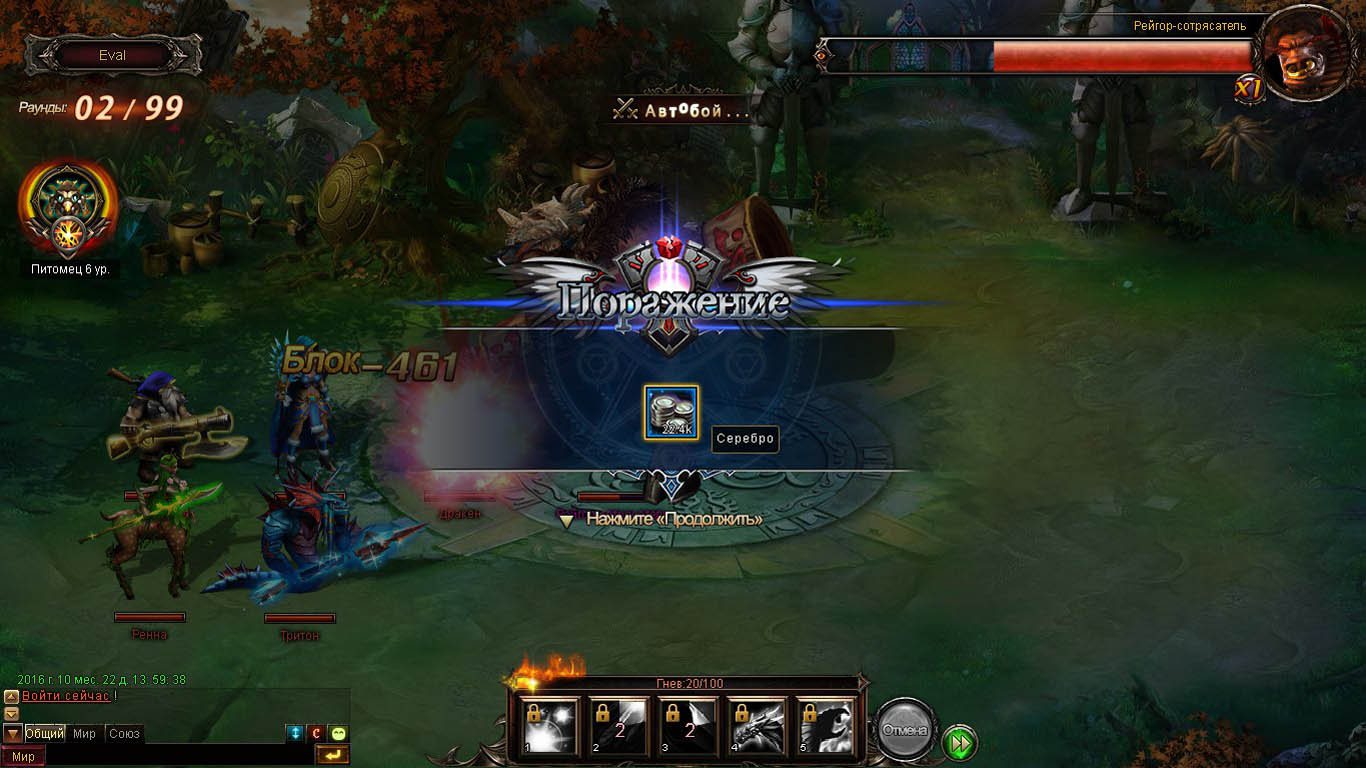Image resolution: width=1366 pixels, height=768 pixels.
Task: Activate the green fast-forward button
Action: click(959, 743)
